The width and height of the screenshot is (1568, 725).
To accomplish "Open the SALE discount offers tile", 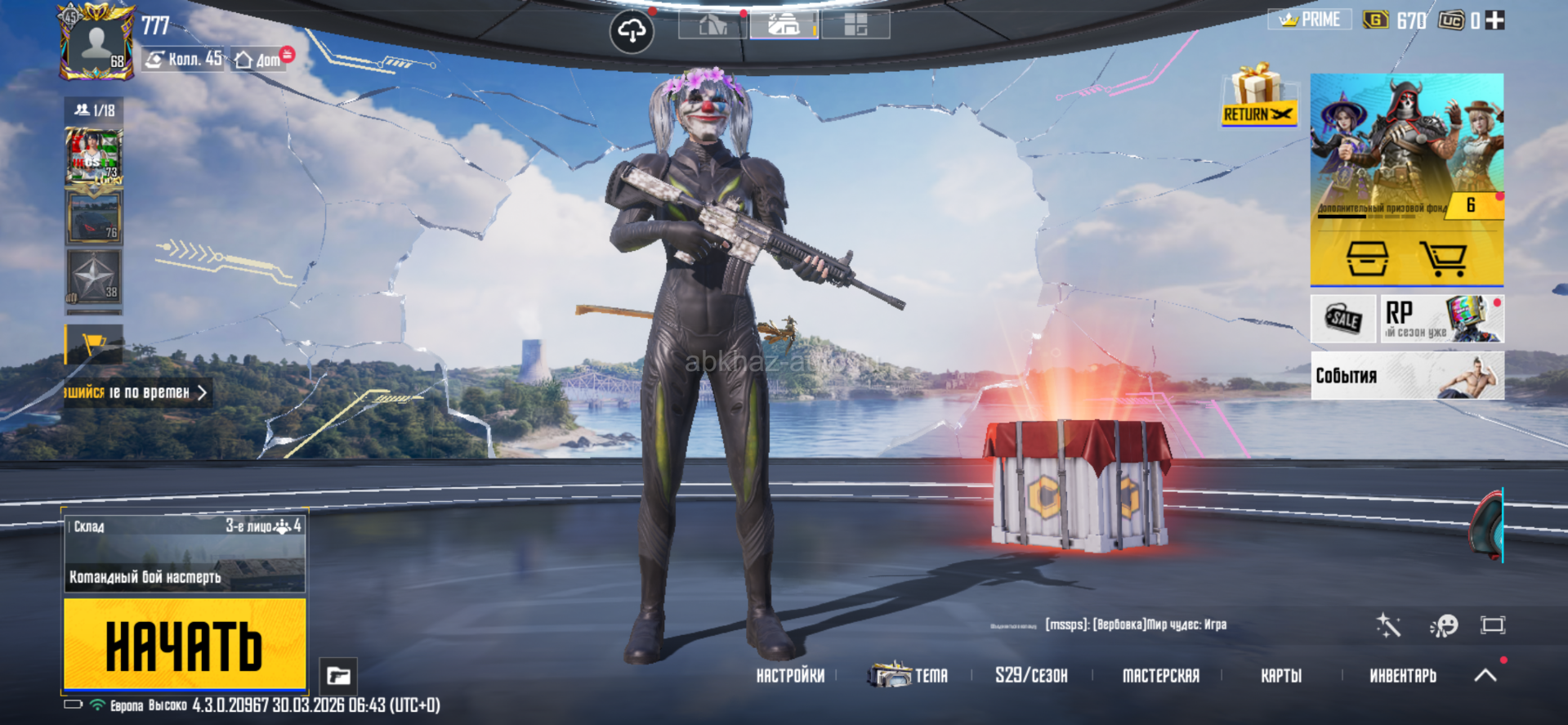I will point(1342,319).
